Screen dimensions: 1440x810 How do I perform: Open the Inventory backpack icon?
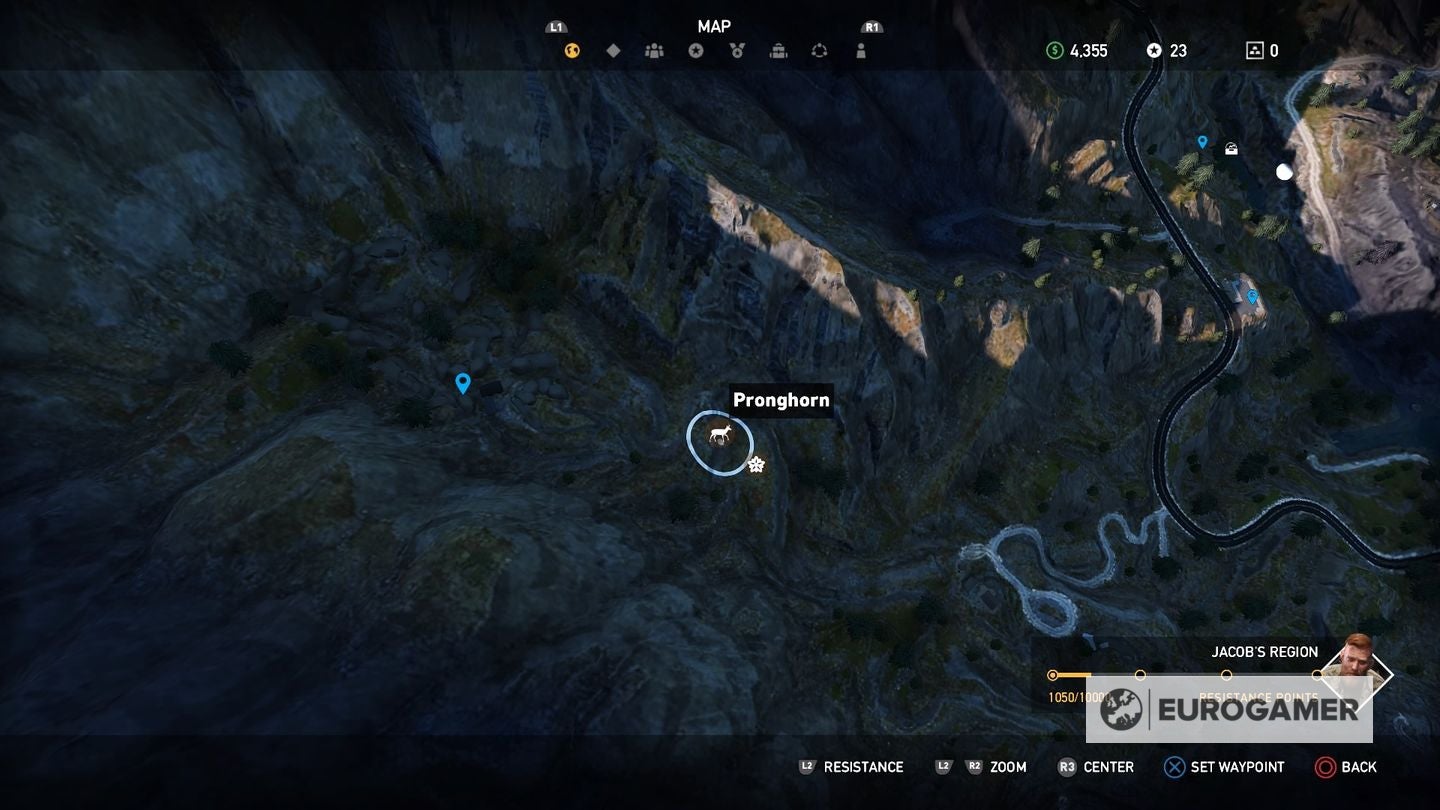click(778, 50)
